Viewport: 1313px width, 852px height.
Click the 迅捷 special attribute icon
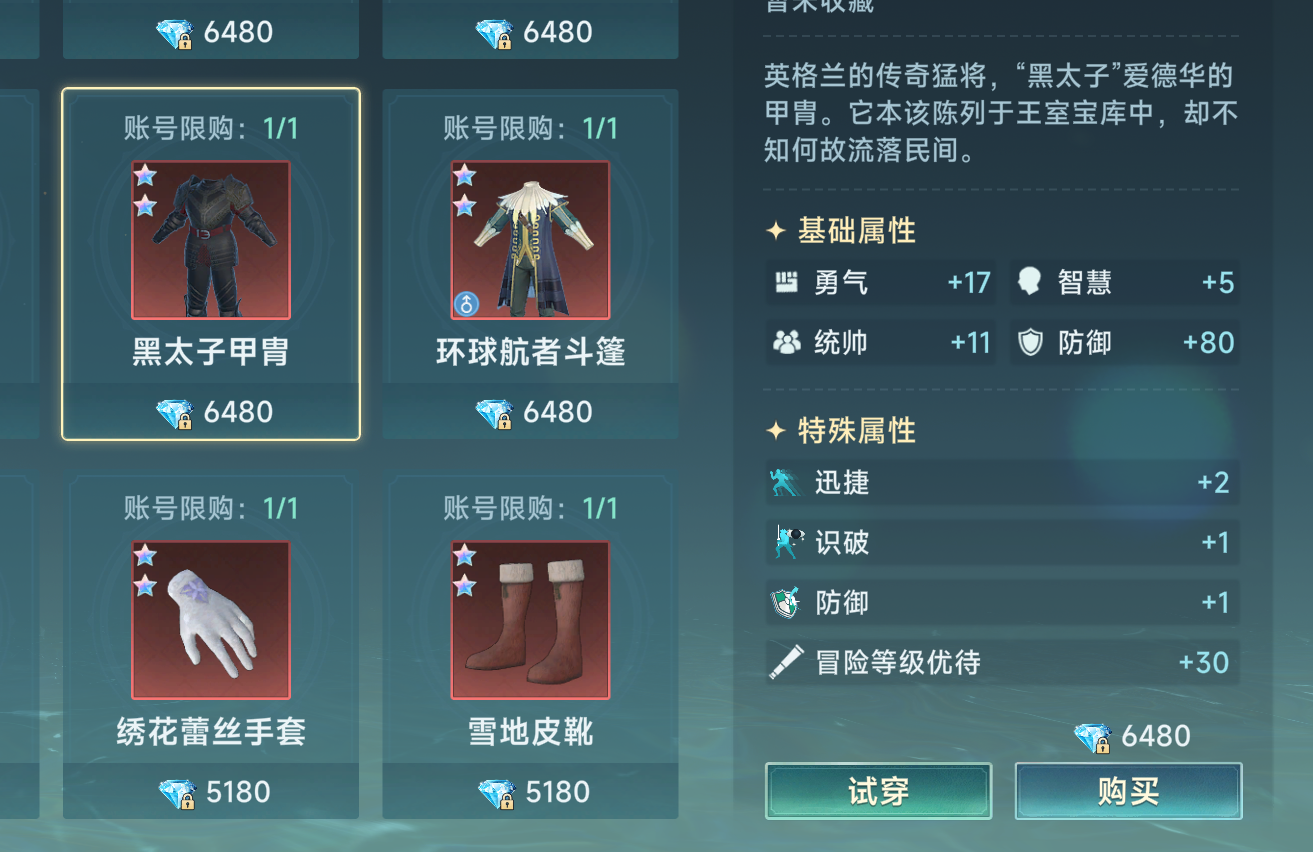tap(784, 482)
